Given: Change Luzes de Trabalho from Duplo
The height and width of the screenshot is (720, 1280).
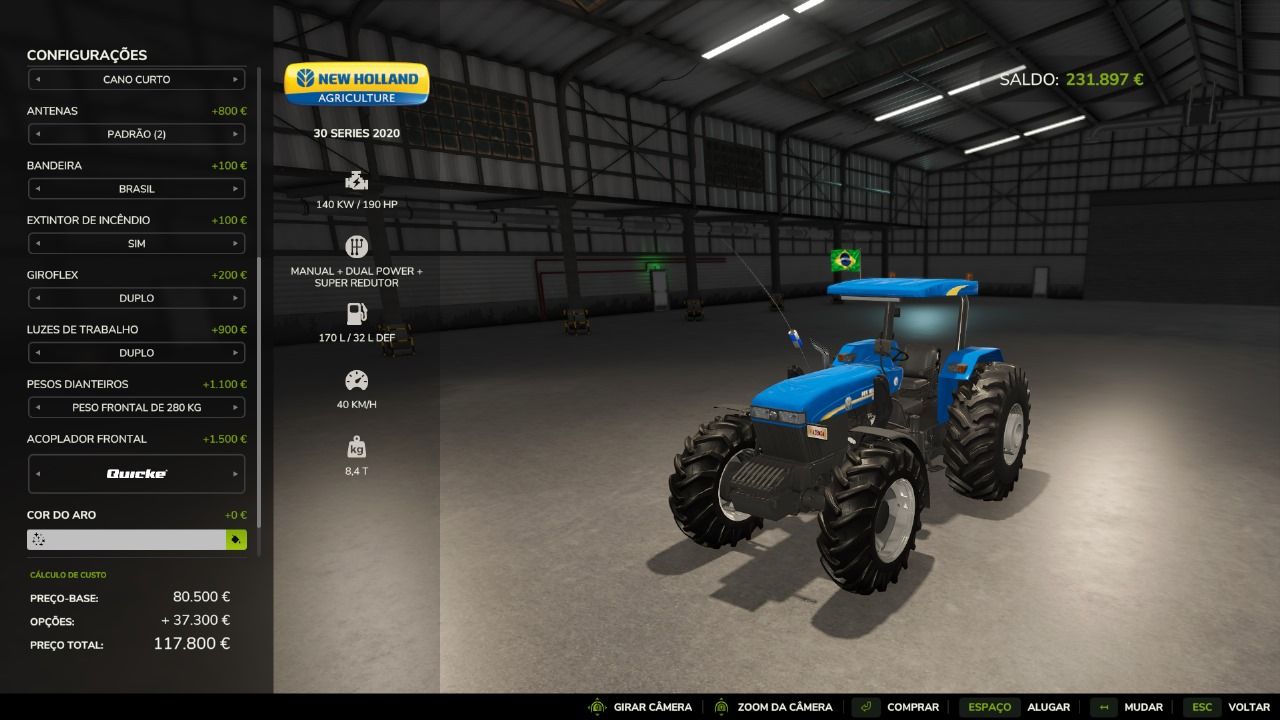Looking at the screenshot, I should (236, 352).
